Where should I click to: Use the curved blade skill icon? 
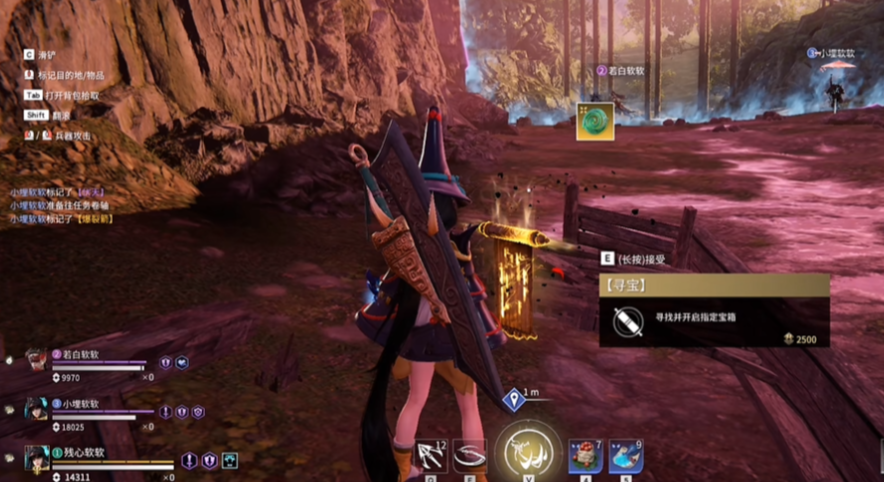click(469, 457)
